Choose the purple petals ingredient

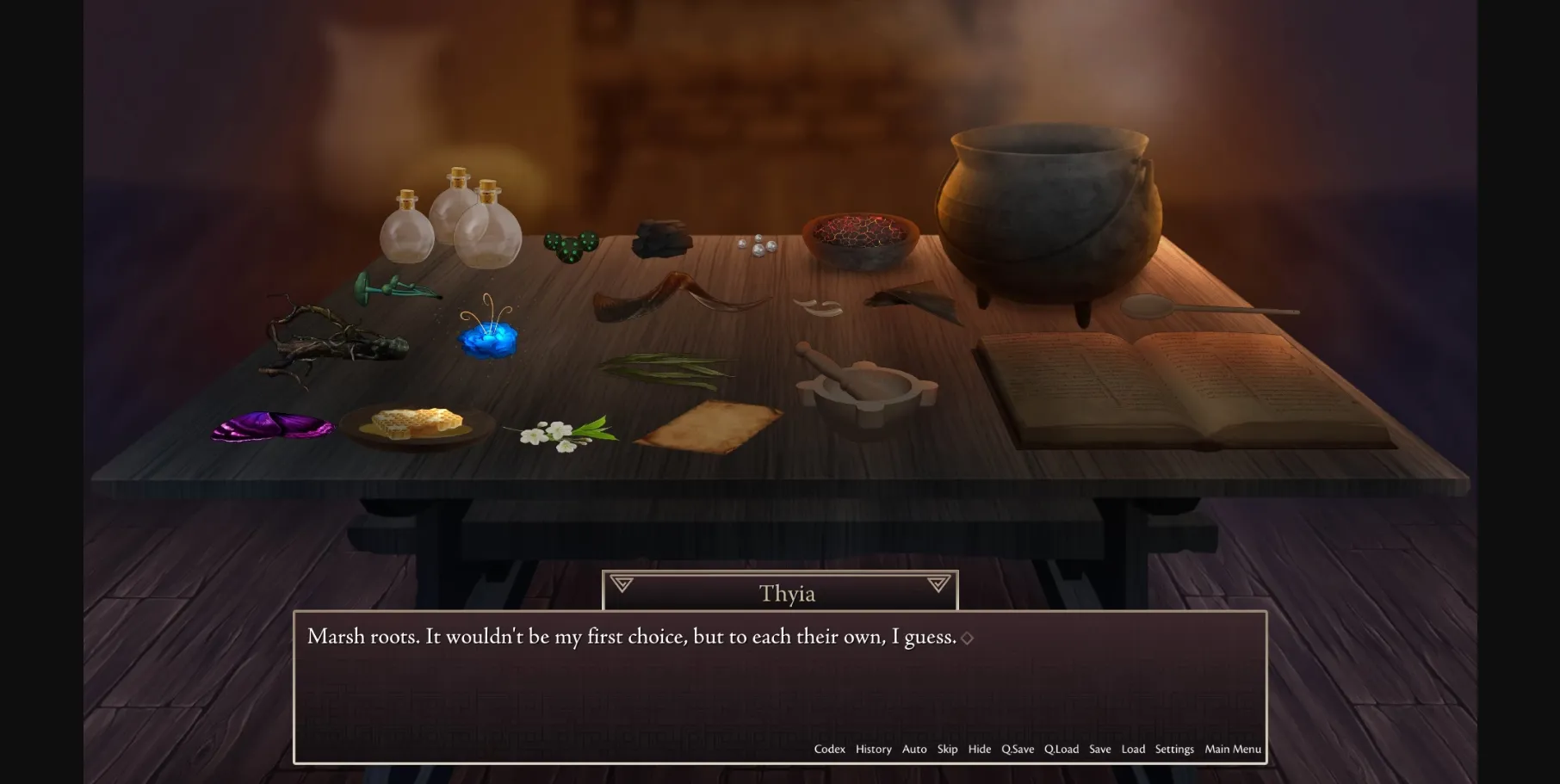[x=271, y=426]
